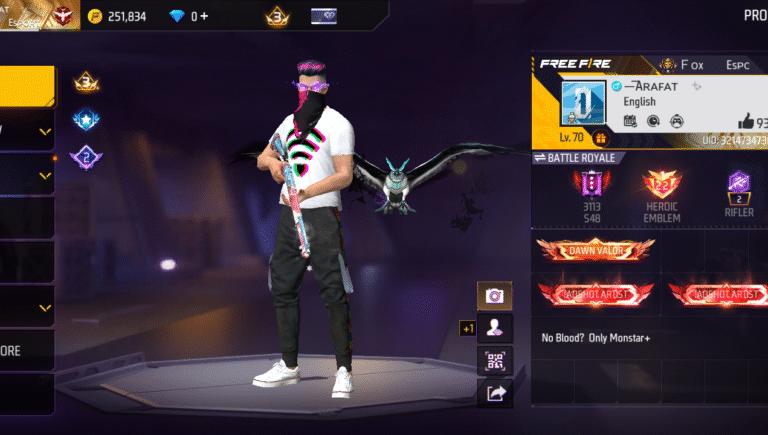768x435 pixels.
Task: Open the blue star badge
Action: click(x=85, y=120)
